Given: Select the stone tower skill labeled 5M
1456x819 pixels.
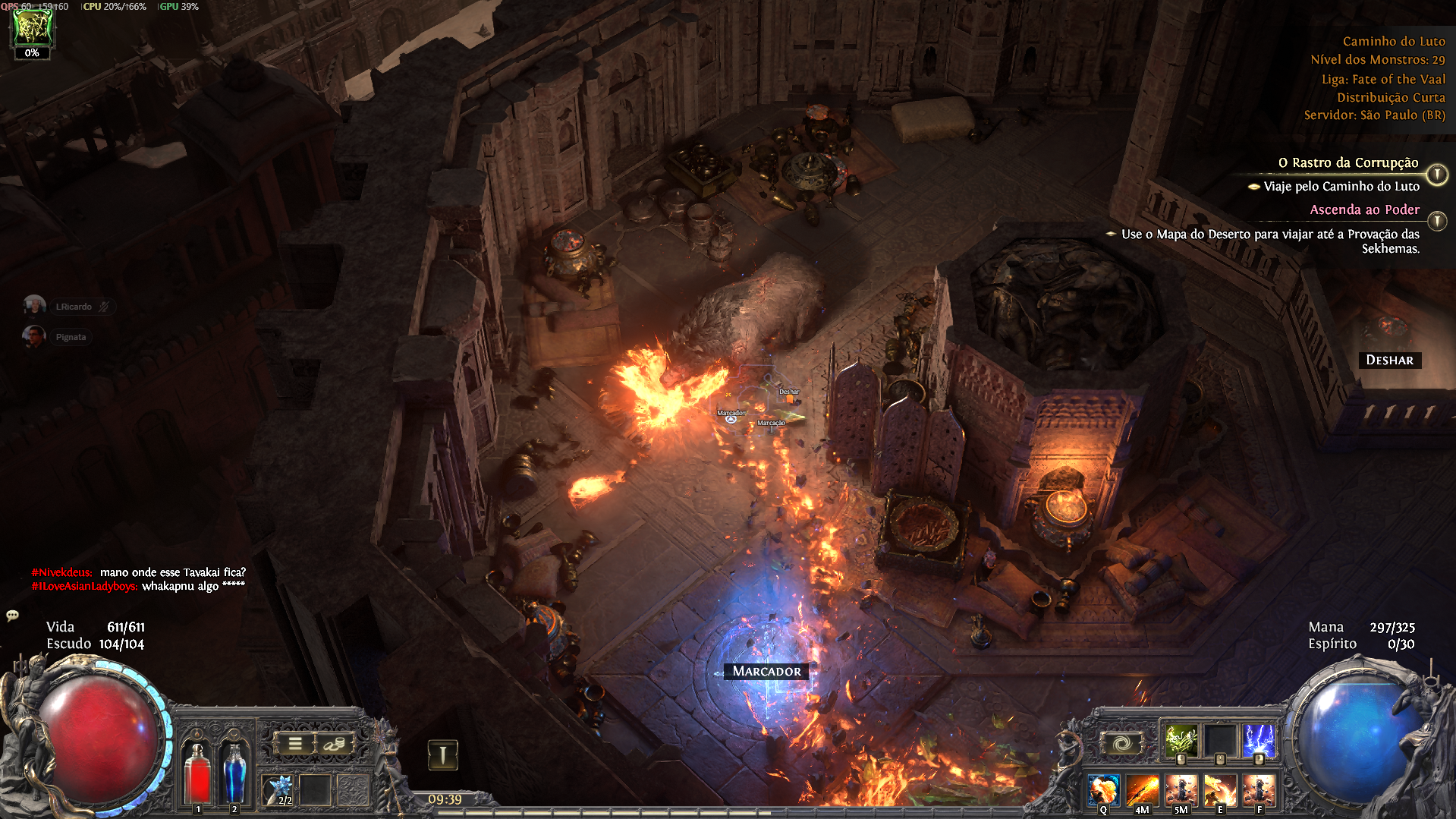Looking at the screenshot, I should 1181,790.
